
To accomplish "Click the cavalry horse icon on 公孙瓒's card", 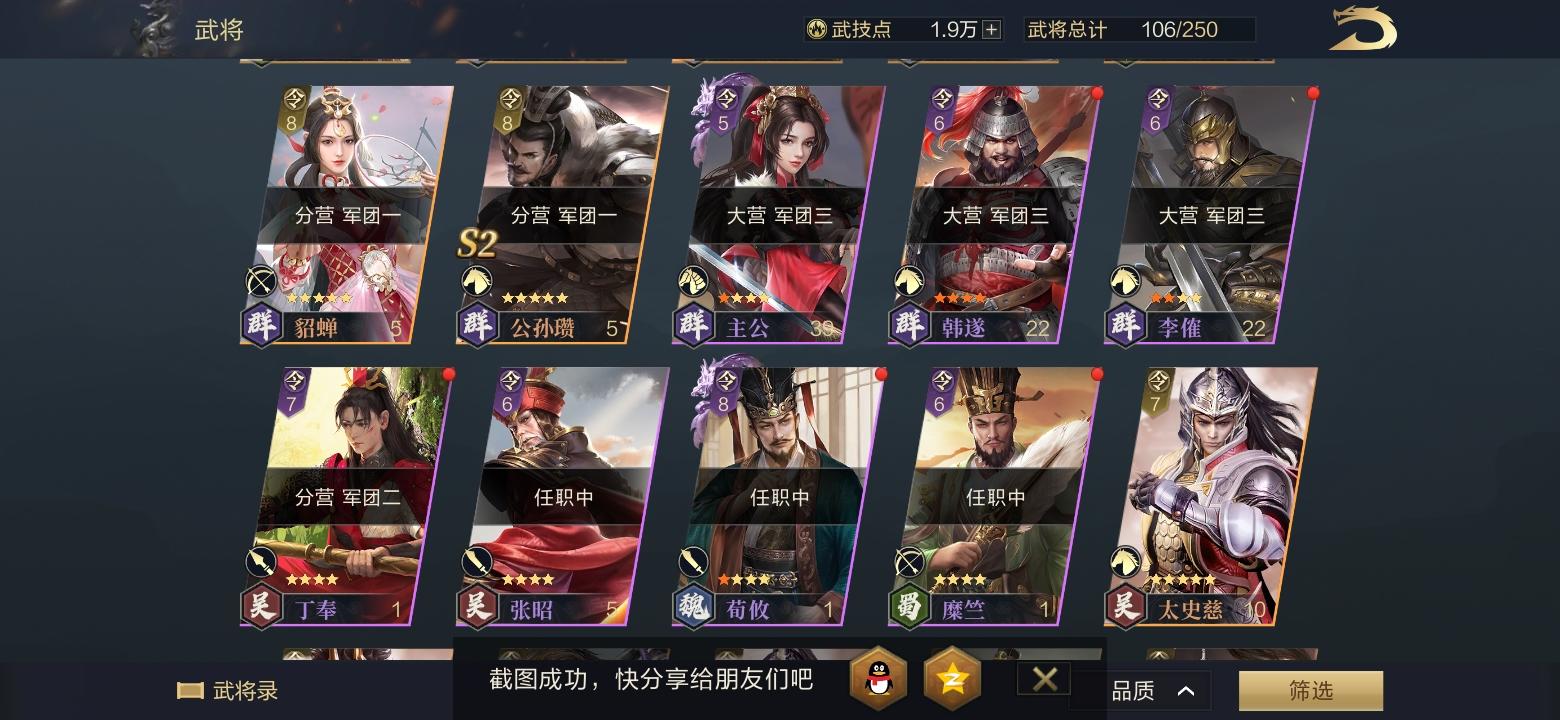I will pos(477,281).
